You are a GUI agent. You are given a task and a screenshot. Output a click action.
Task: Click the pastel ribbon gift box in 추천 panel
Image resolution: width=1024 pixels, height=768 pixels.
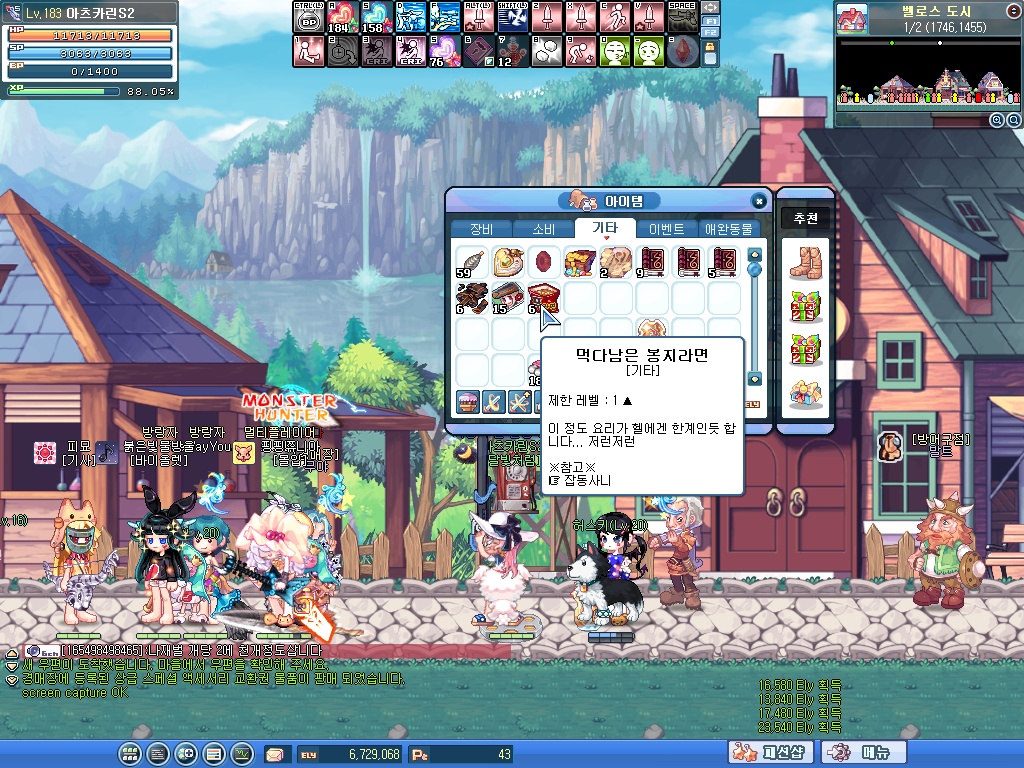(805, 393)
